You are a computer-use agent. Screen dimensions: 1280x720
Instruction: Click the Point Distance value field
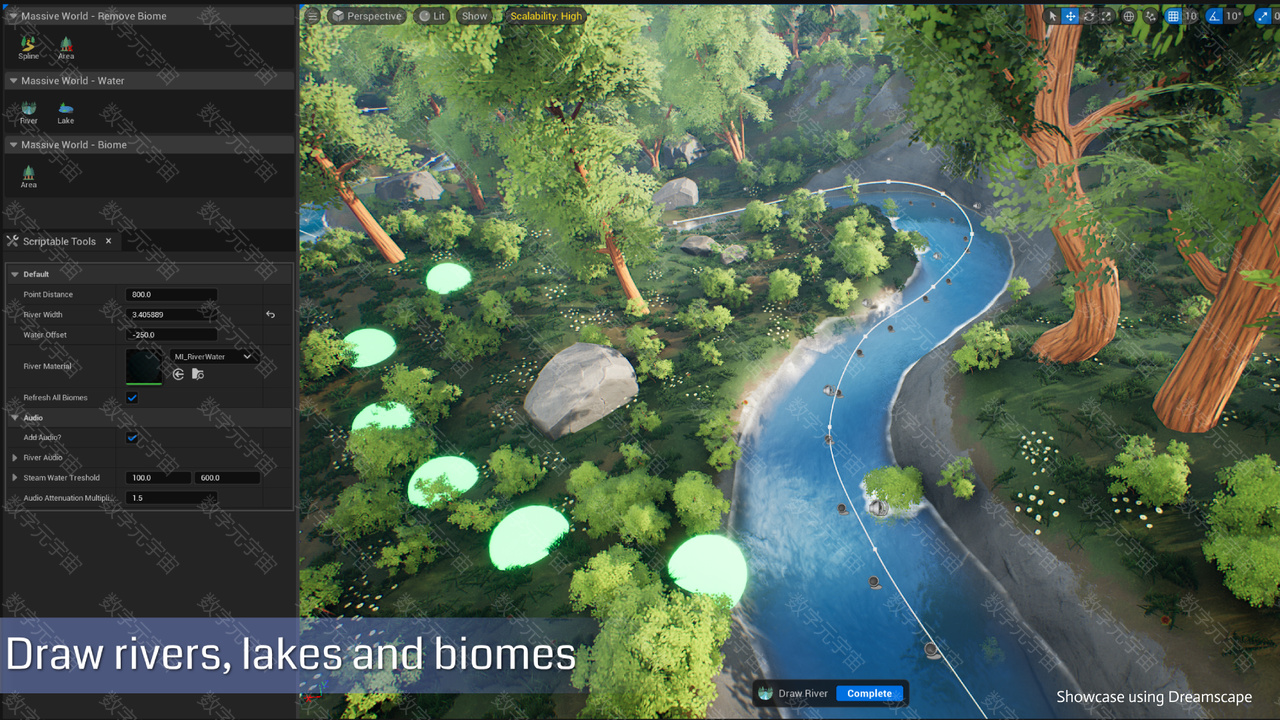(171, 295)
